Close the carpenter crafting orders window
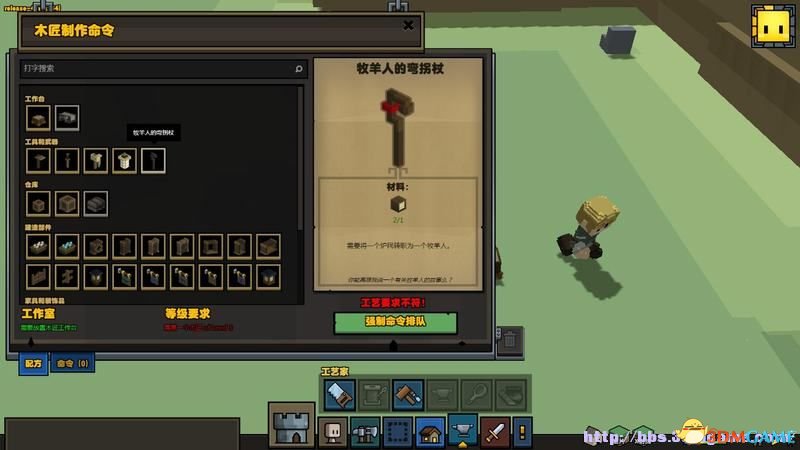Image resolution: width=800 pixels, height=450 pixels. 407,25
